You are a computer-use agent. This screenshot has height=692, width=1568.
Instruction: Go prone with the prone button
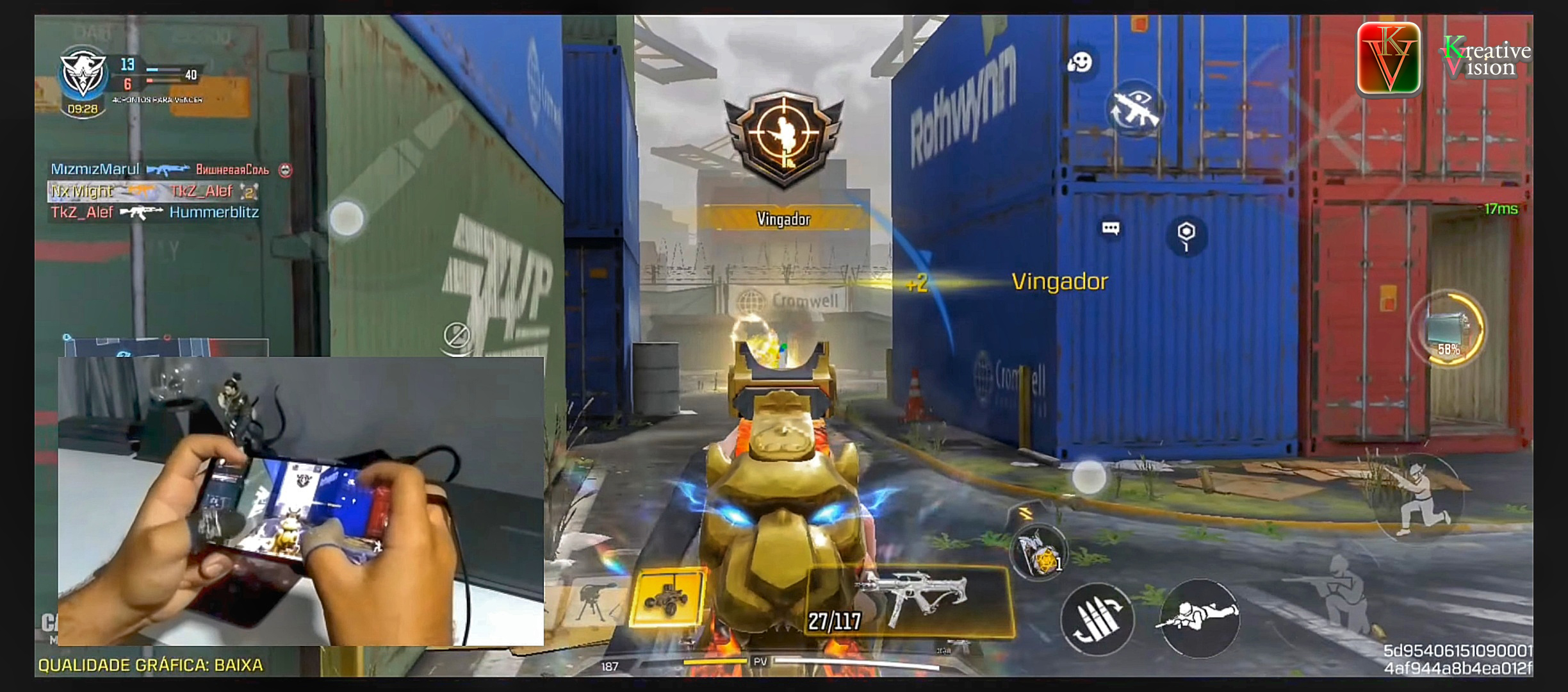[1198, 618]
